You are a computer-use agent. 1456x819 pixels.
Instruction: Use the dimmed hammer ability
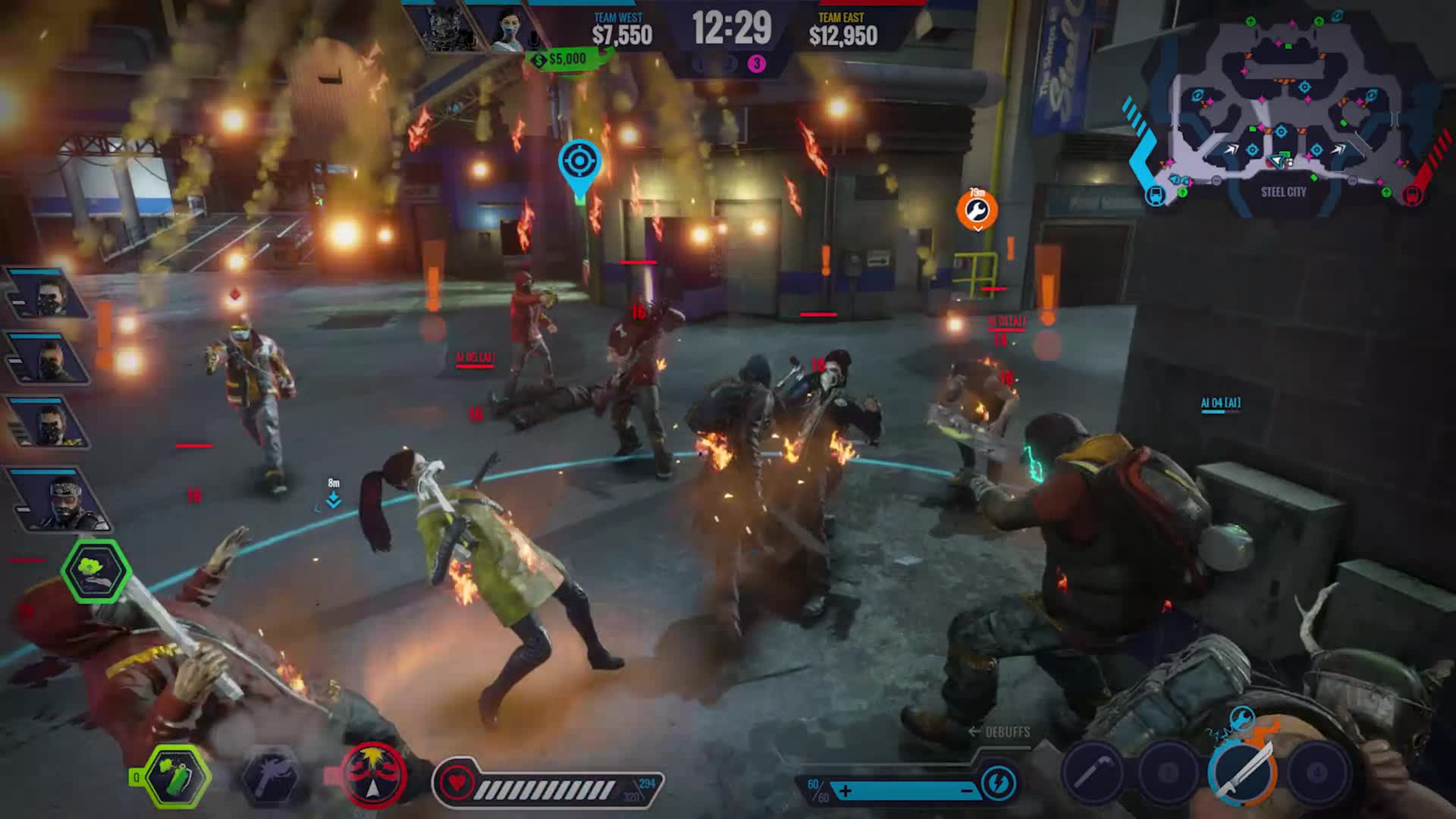269,776
